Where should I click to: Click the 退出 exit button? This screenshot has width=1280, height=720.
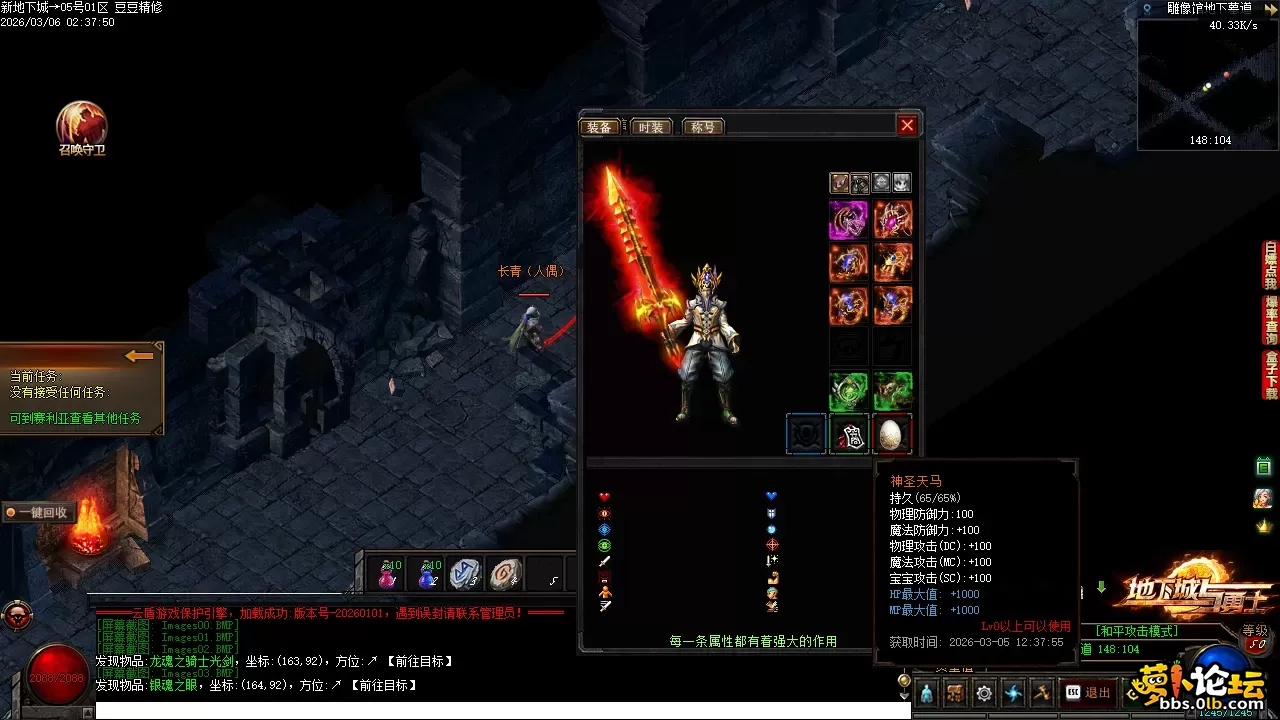pyautogui.click(x=1088, y=692)
